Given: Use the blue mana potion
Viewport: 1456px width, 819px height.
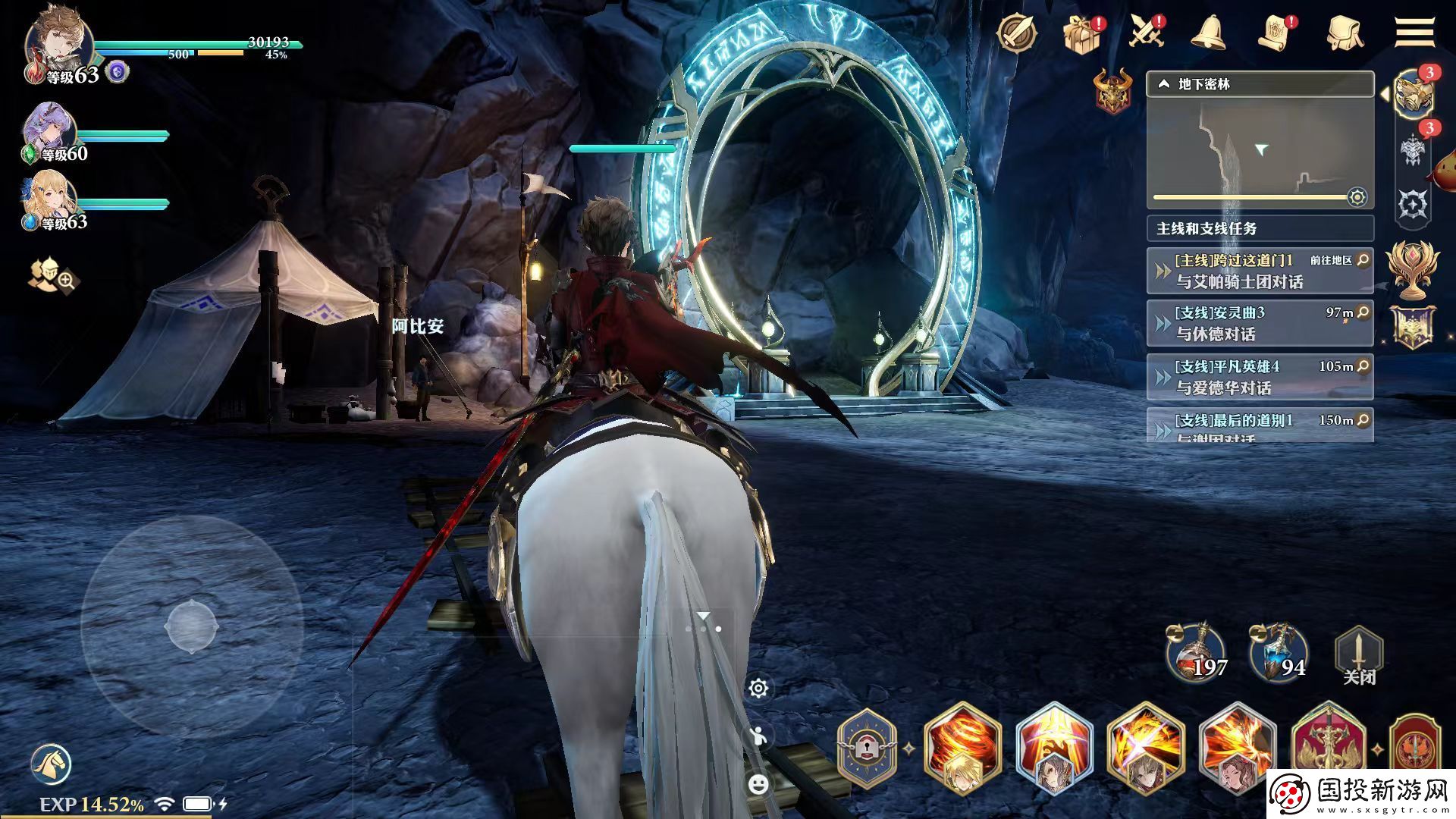Looking at the screenshot, I should (x=1280, y=654).
